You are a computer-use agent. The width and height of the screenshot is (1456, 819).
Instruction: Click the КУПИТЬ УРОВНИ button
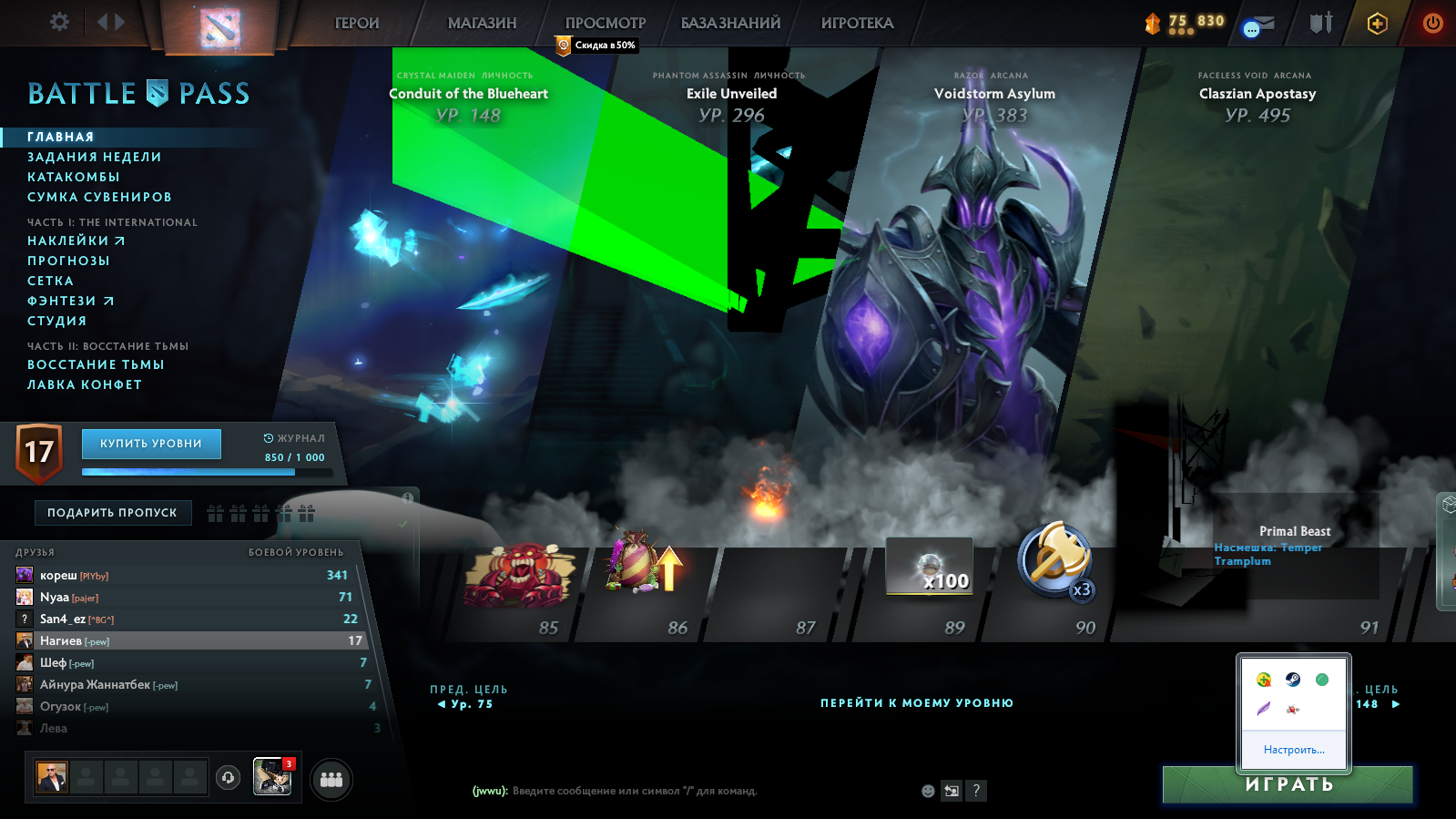150,444
